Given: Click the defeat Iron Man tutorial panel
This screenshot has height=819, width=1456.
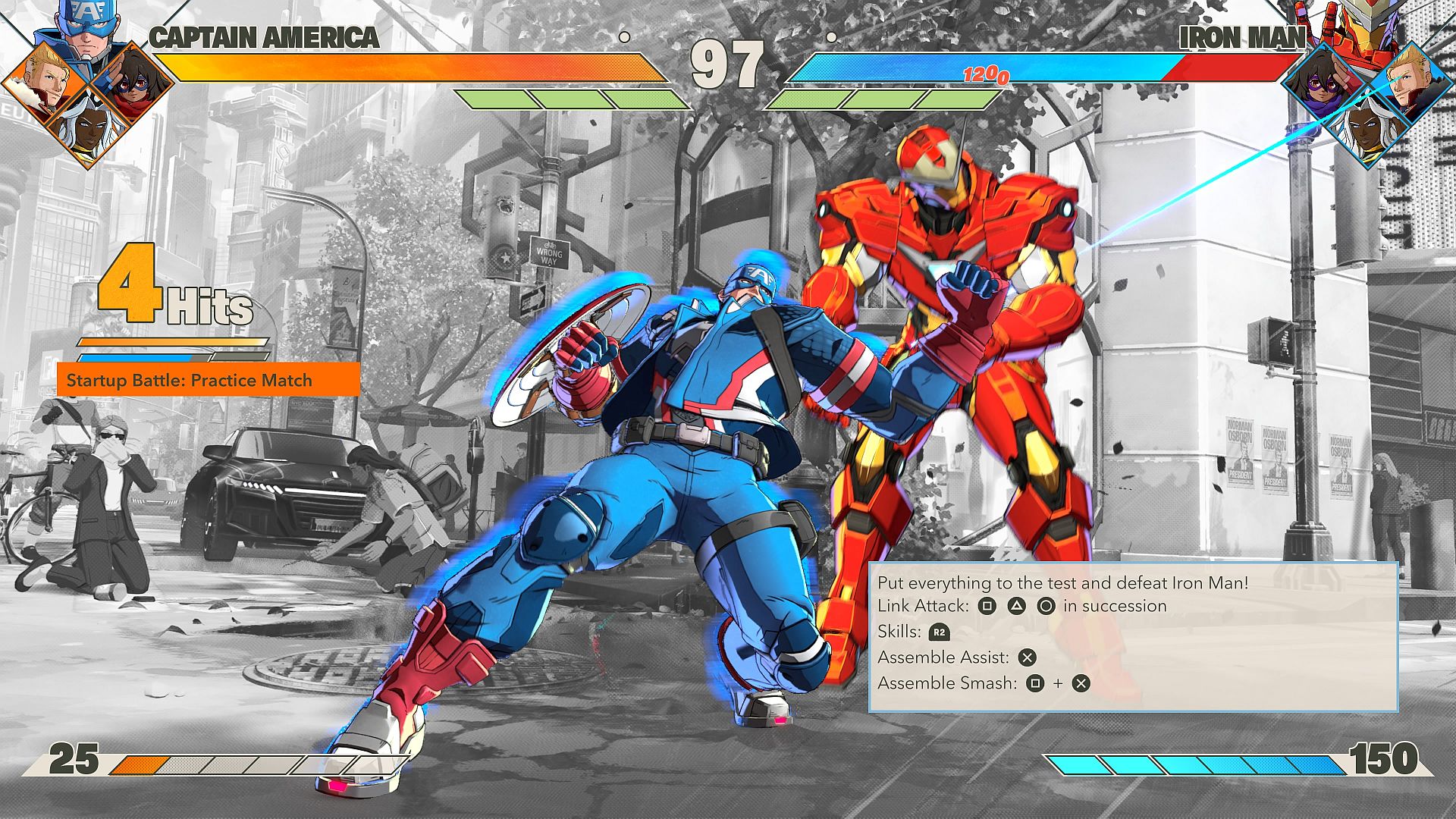Looking at the screenshot, I should point(1133,636).
